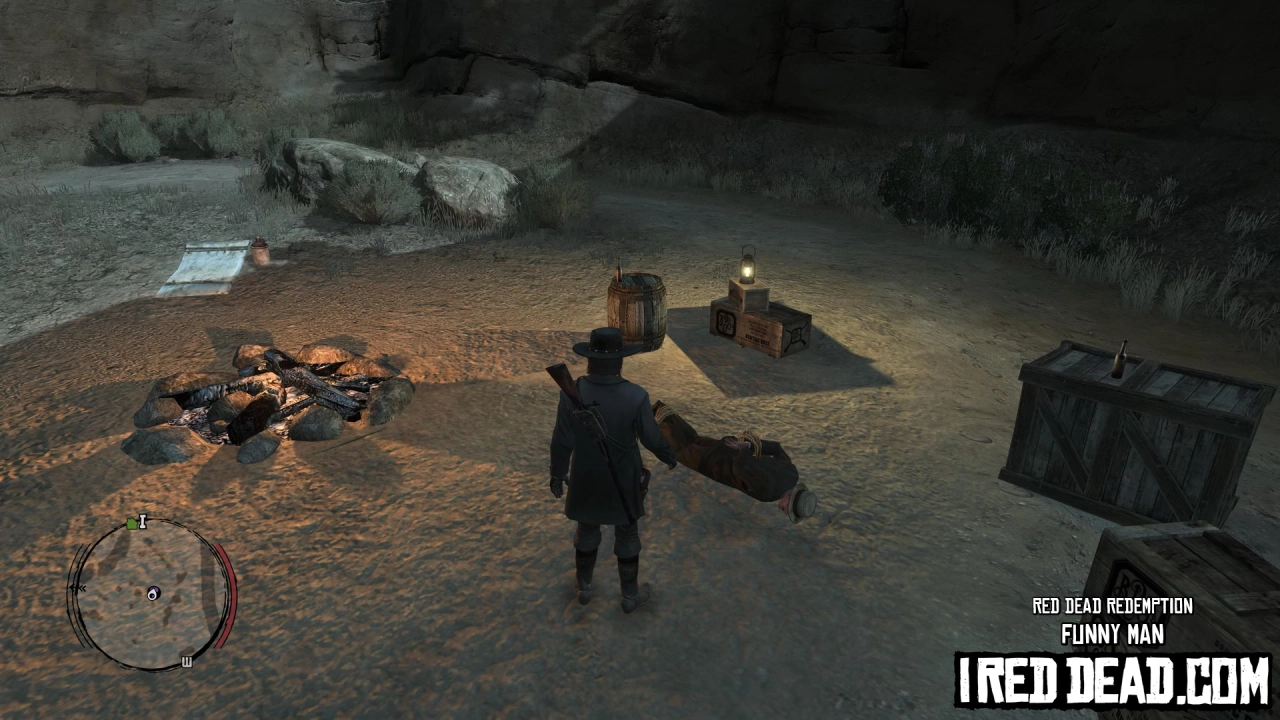
Task: Click the barrel with the bottle on top
Action: [x=637, y=312]
